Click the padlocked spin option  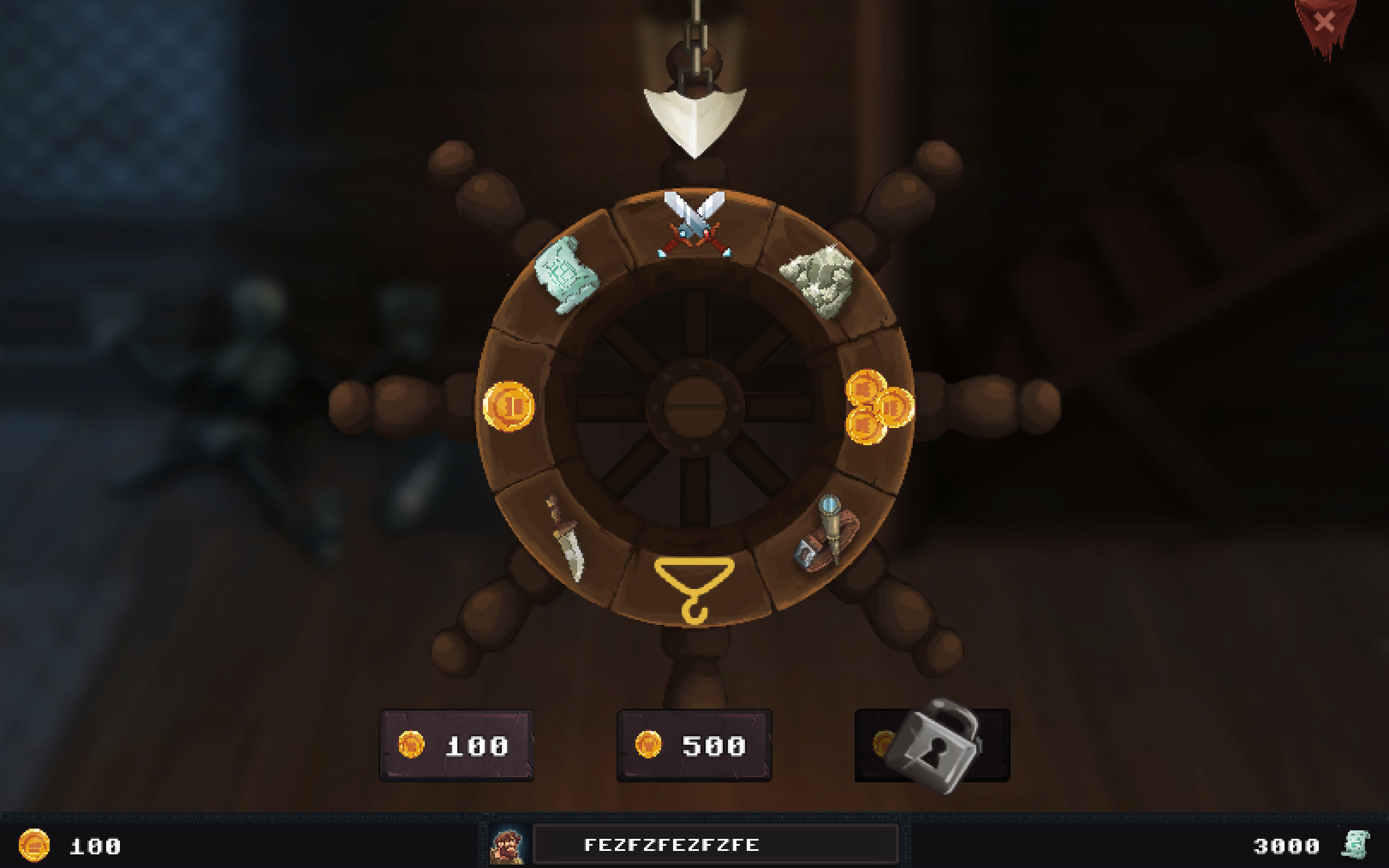(931, 745)
